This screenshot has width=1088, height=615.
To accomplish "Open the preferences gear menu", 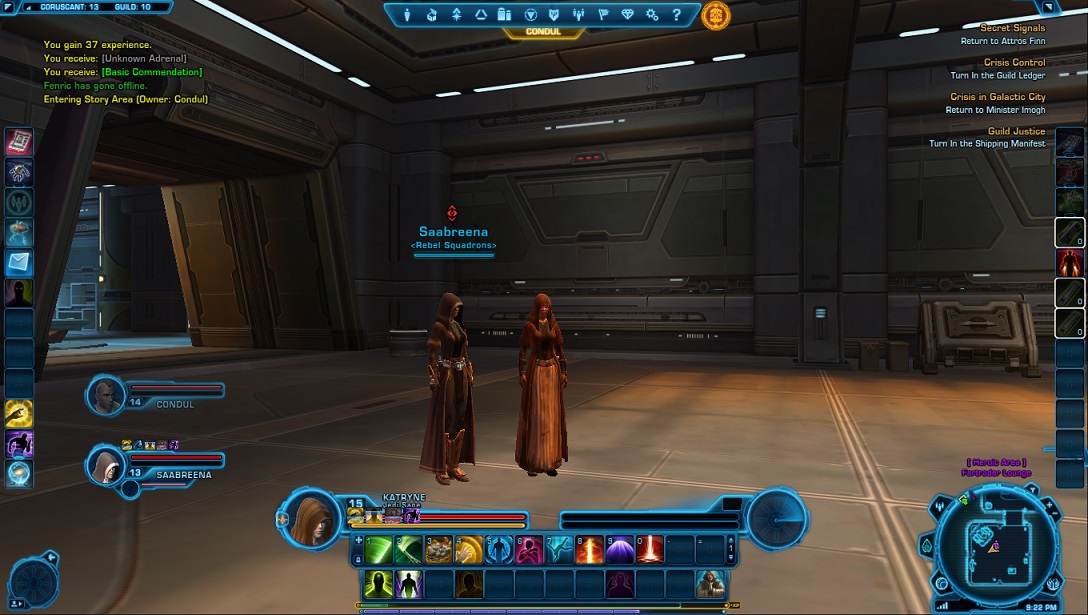I will click(x=652, y=15).
